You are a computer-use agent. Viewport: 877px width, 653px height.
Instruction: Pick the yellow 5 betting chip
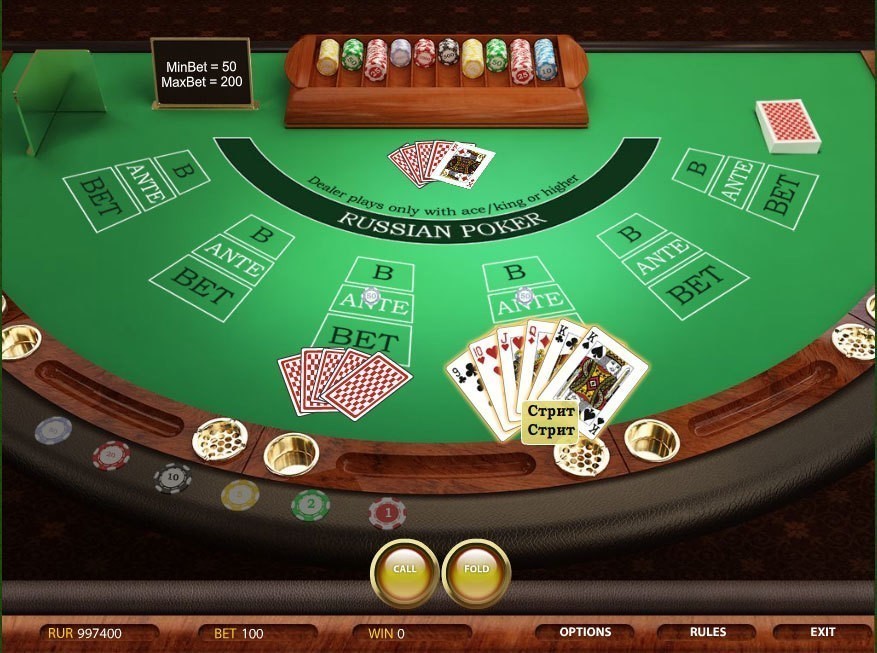click(240, 494)
